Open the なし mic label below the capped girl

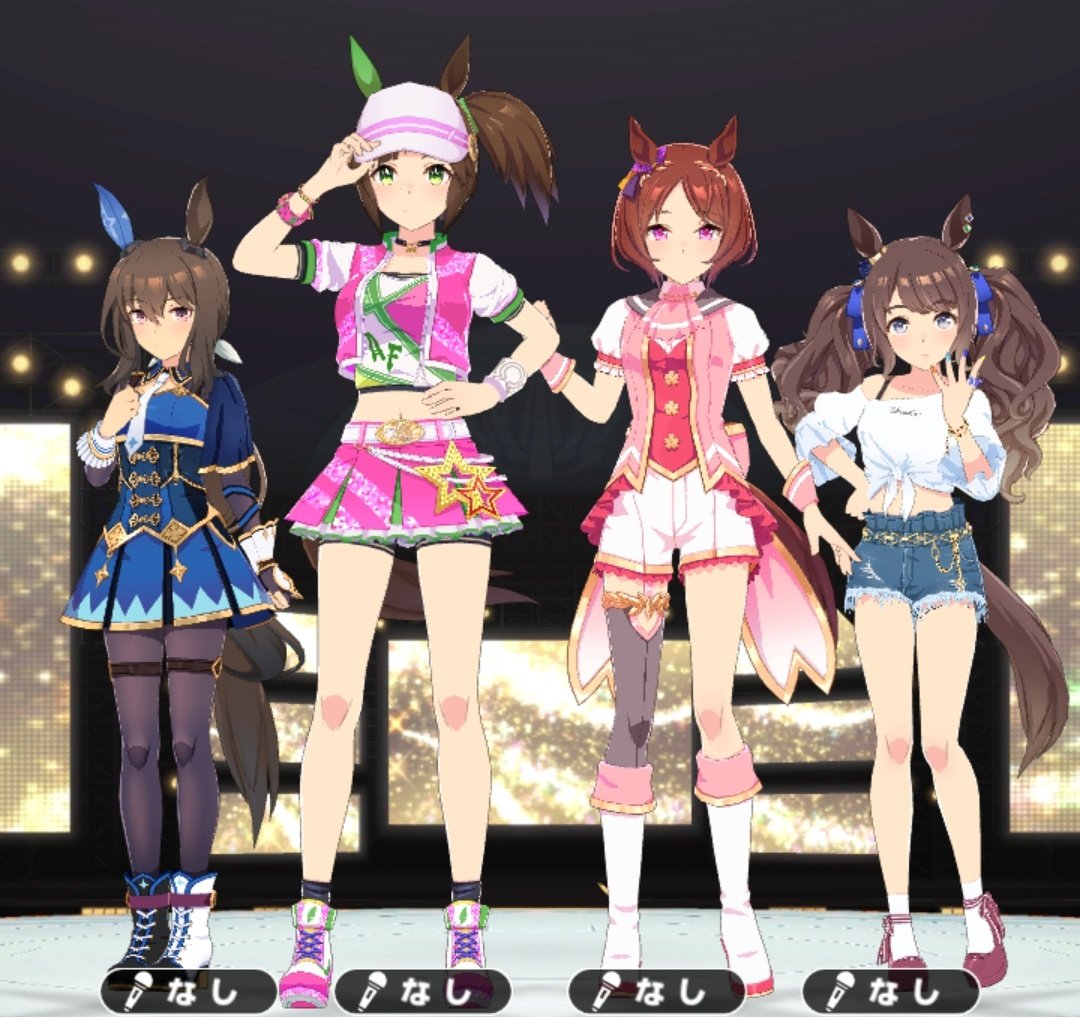[422, 991]
